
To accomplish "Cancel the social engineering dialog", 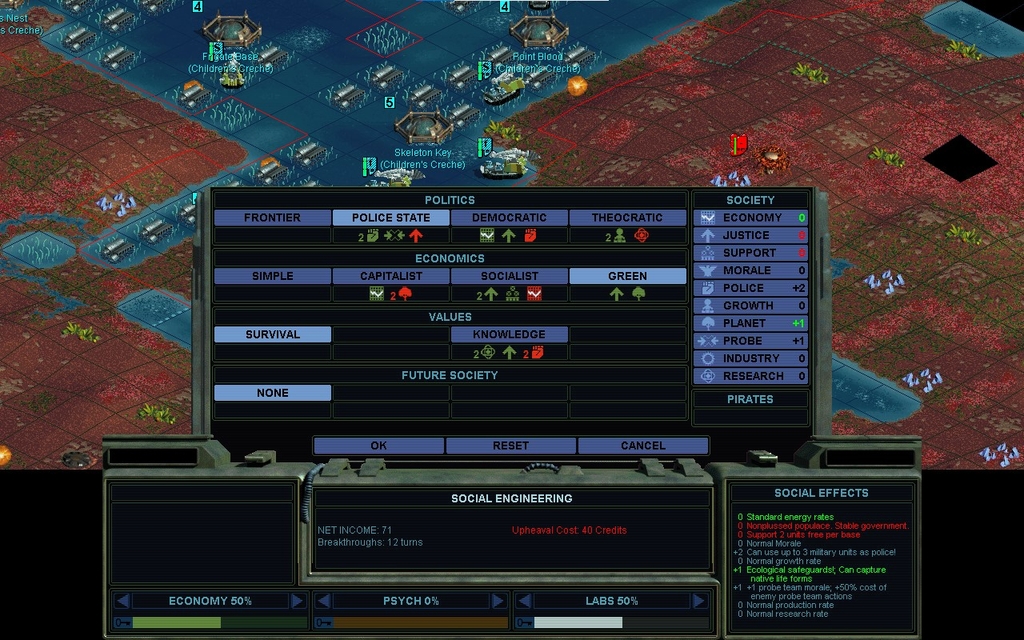I will (643, 446).
